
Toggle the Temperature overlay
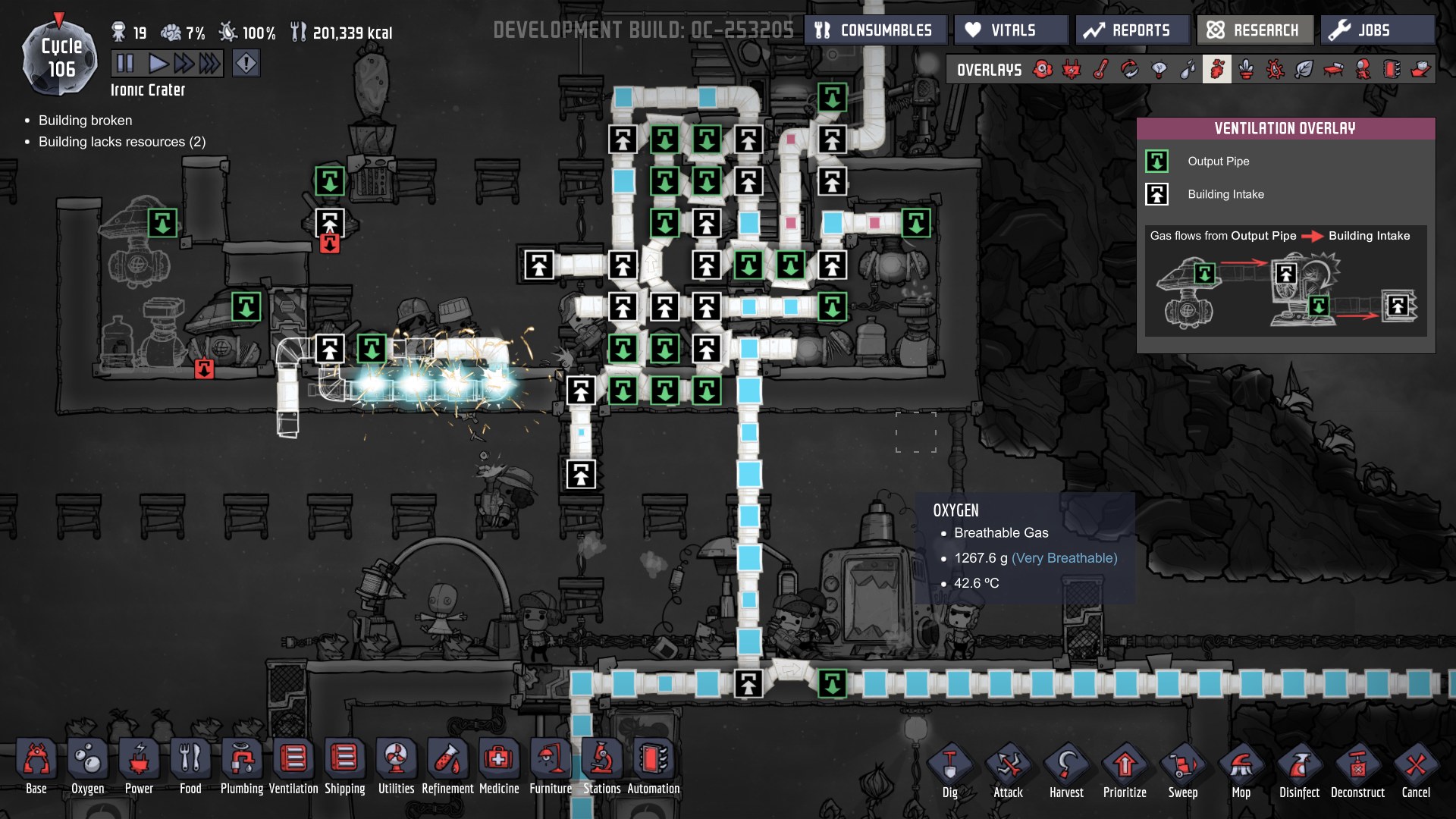pos(1100,69)
